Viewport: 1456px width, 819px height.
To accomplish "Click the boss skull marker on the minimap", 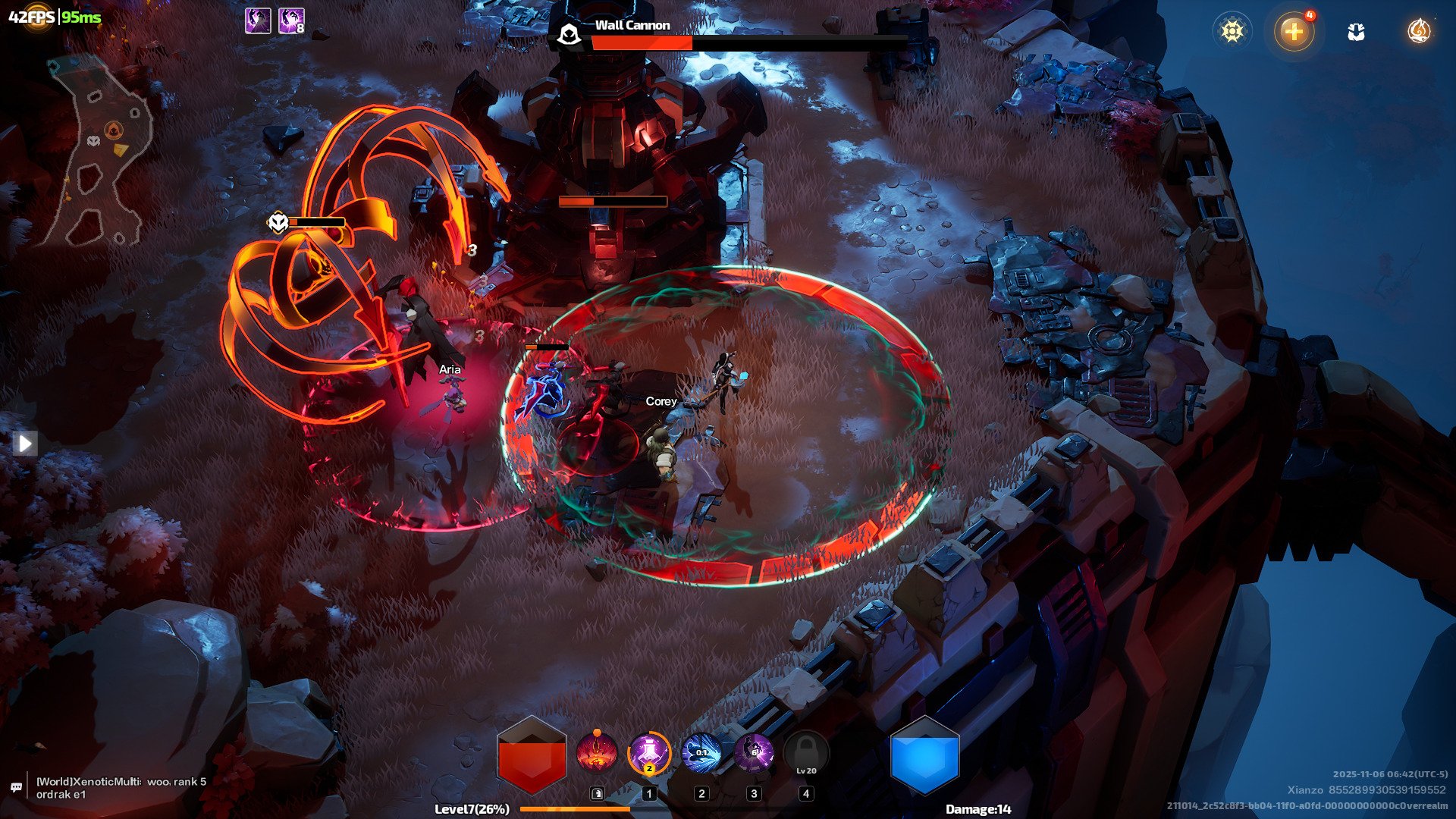I will pyautogui.click(x=93, y=141).
